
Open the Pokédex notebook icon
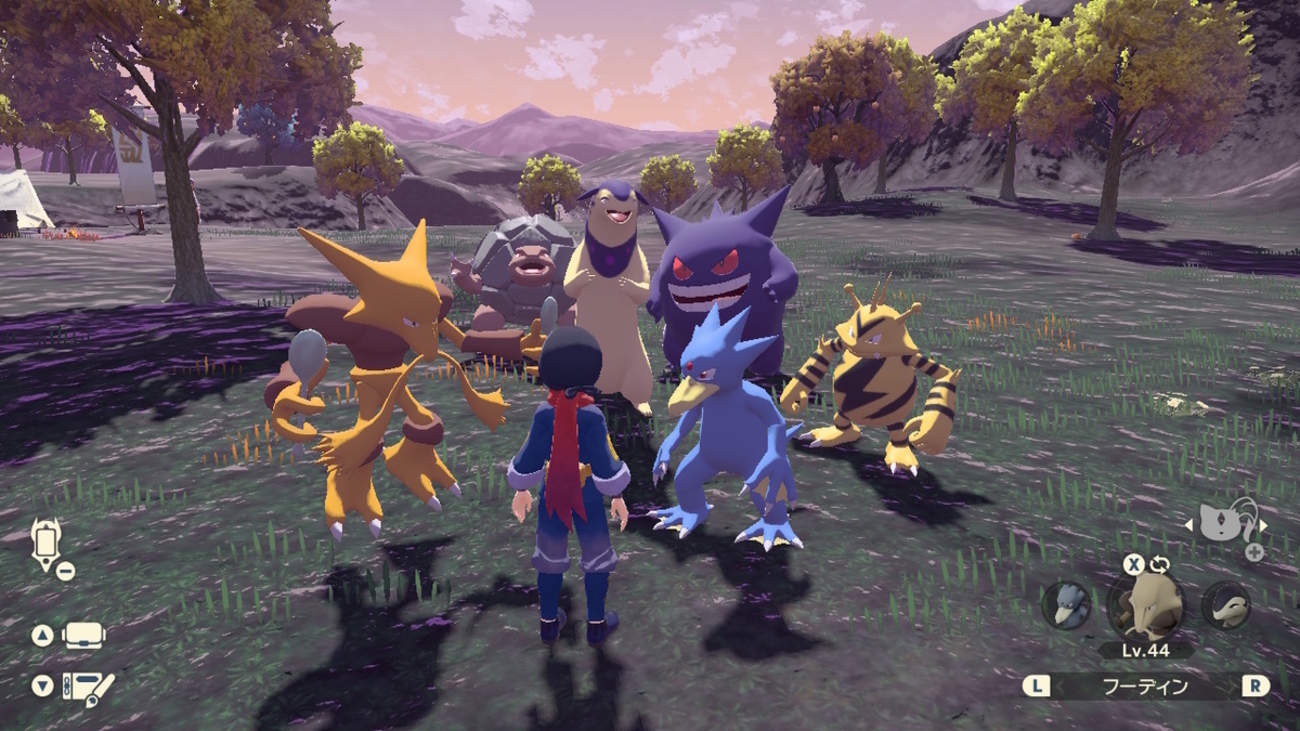point(89,687)
